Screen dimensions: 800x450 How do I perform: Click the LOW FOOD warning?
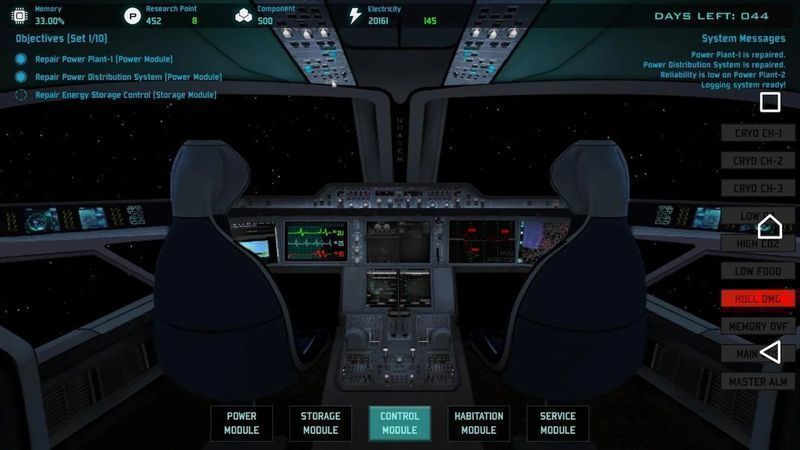click(x=757, y=271)
